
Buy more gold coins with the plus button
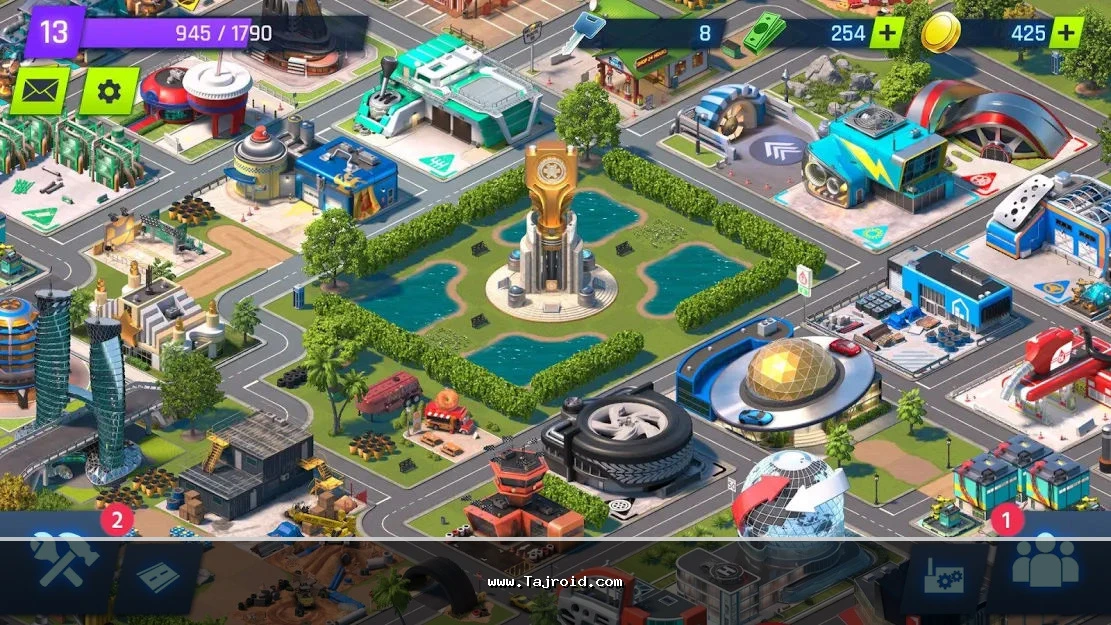pyautogui.click(x=1066, y=33)
